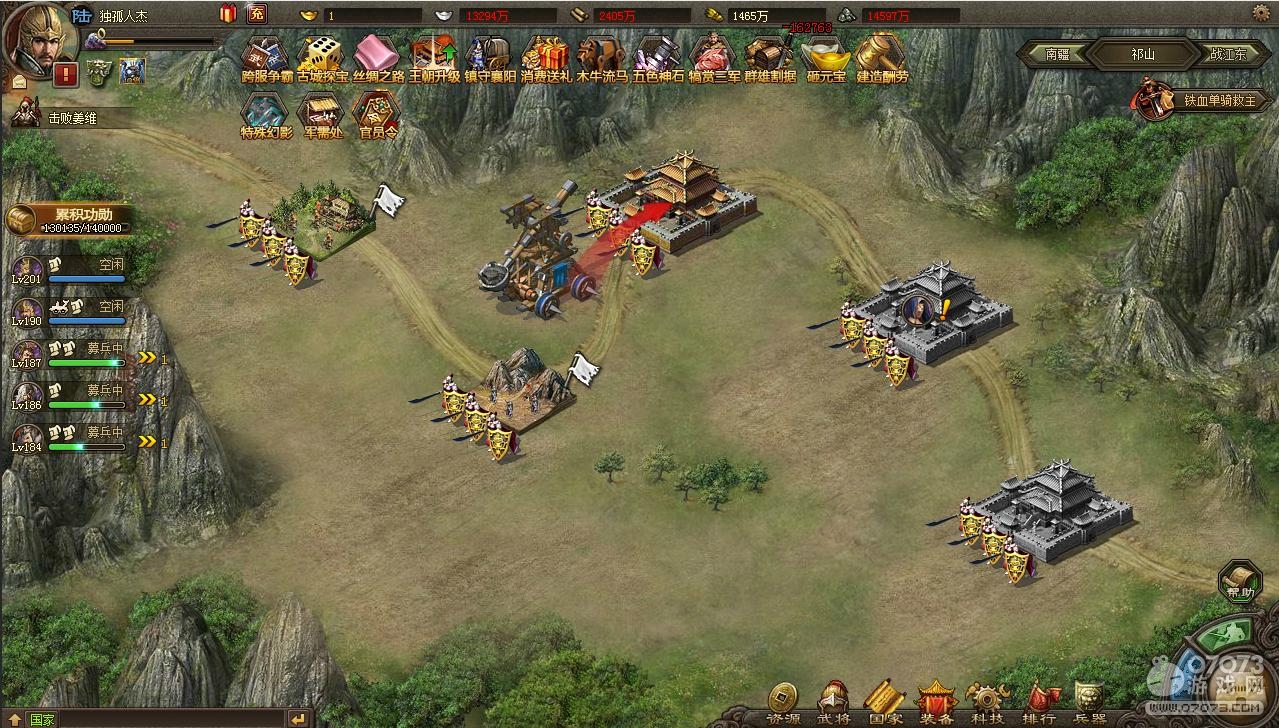Screen dimensions: 1279x728
Task: Open the settings gear icon
Action: (x=1261, y=12)
